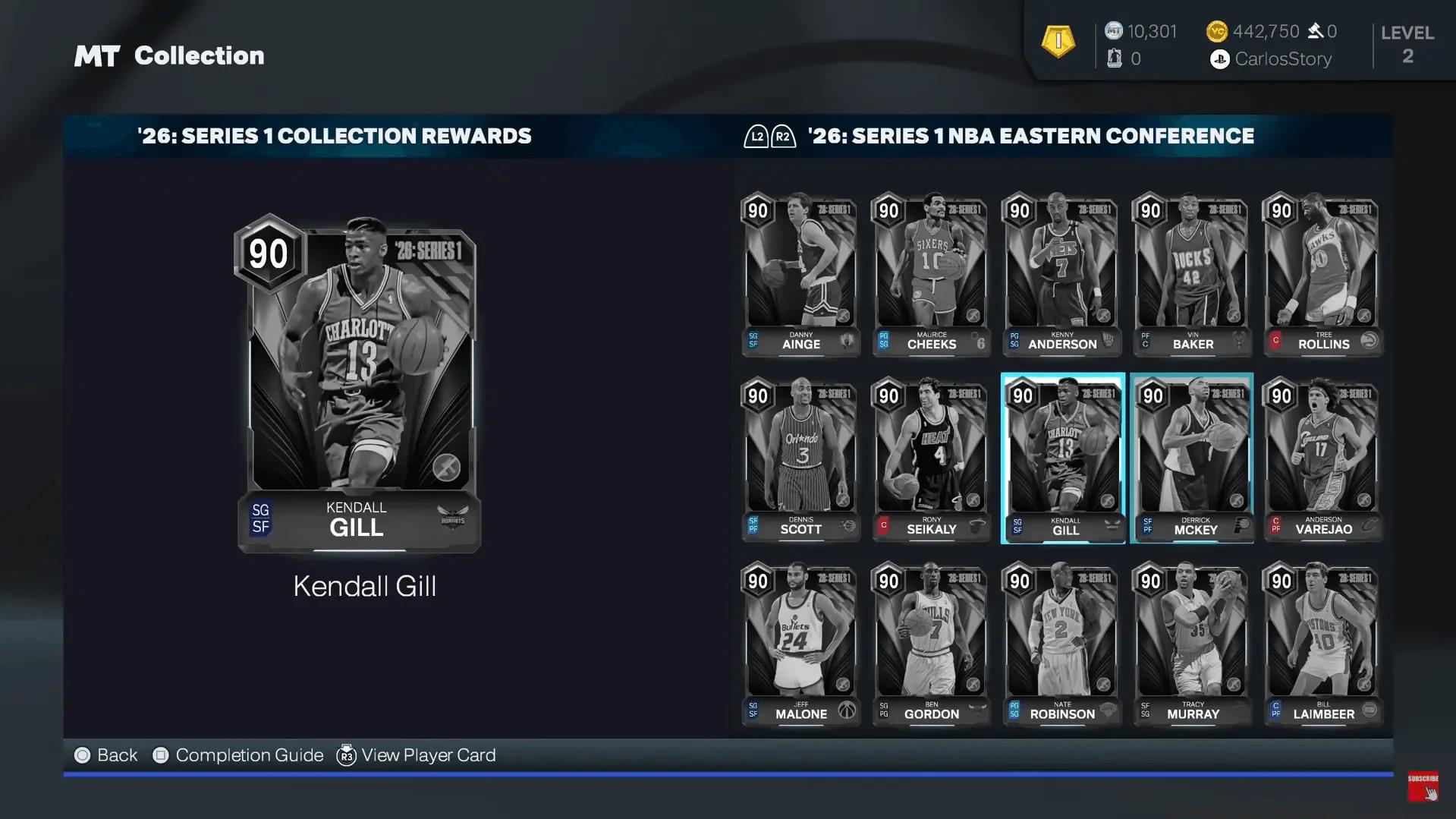Click the highlighted Kendall Gill grid card
The height and width of the screenshot is (819, 1456).
(1062, 459)
